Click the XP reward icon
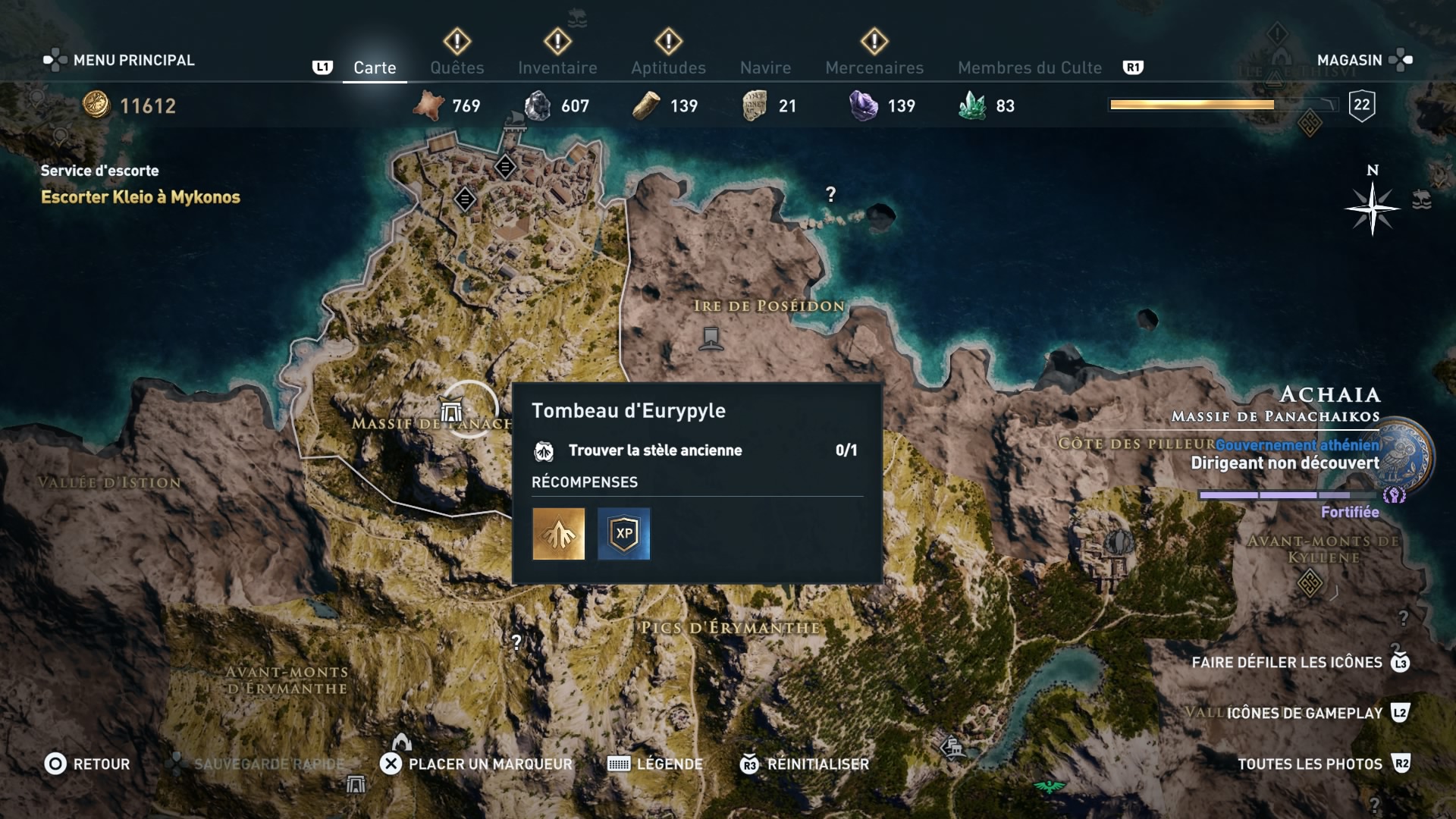The height and width of the screenshot is (819, 1456). (623, 534)
